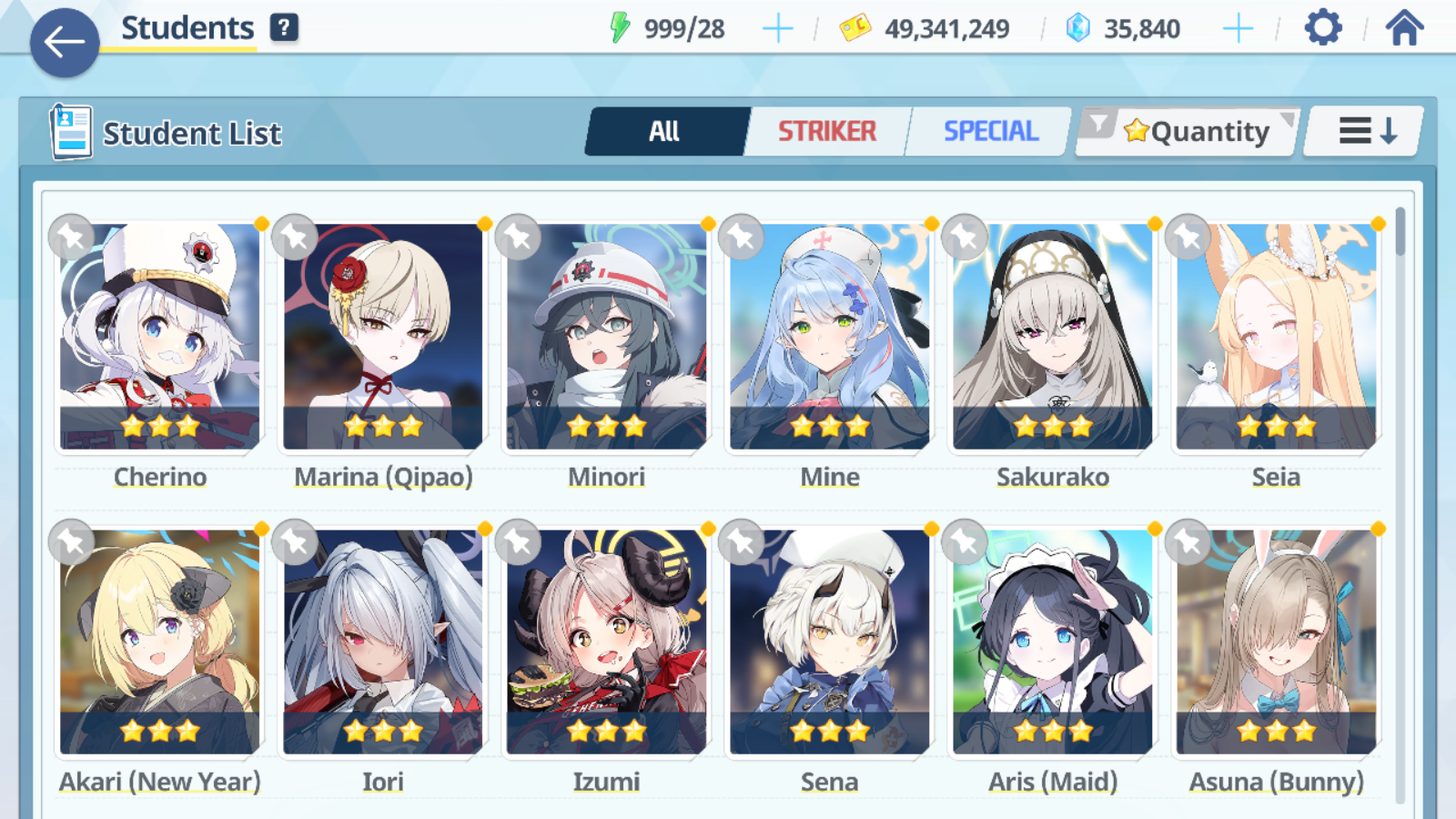The height and width of the screenshot is (819, 1456).
Task: Open the Quantity sort filter dropdown
Action: 1188,132
